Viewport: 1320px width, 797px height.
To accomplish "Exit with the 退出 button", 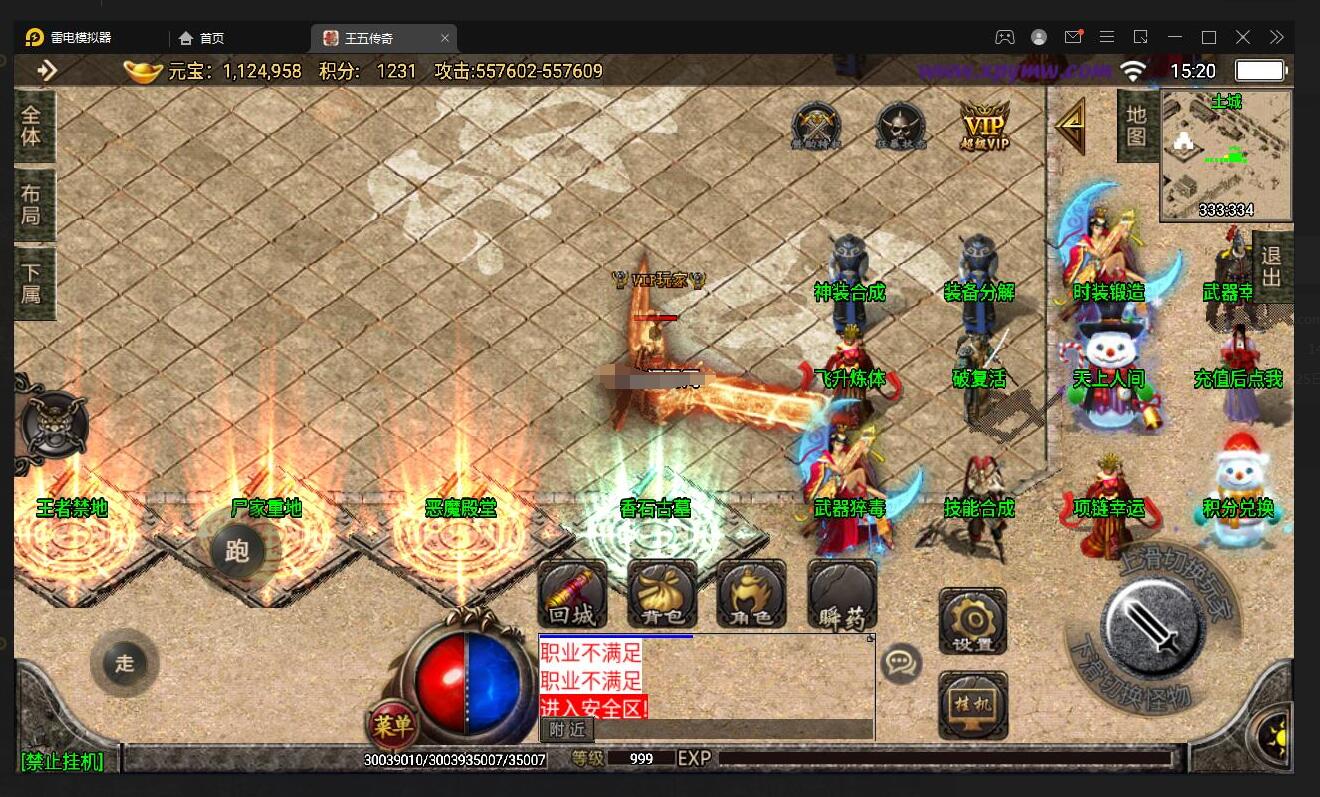I will point(1271,266).
